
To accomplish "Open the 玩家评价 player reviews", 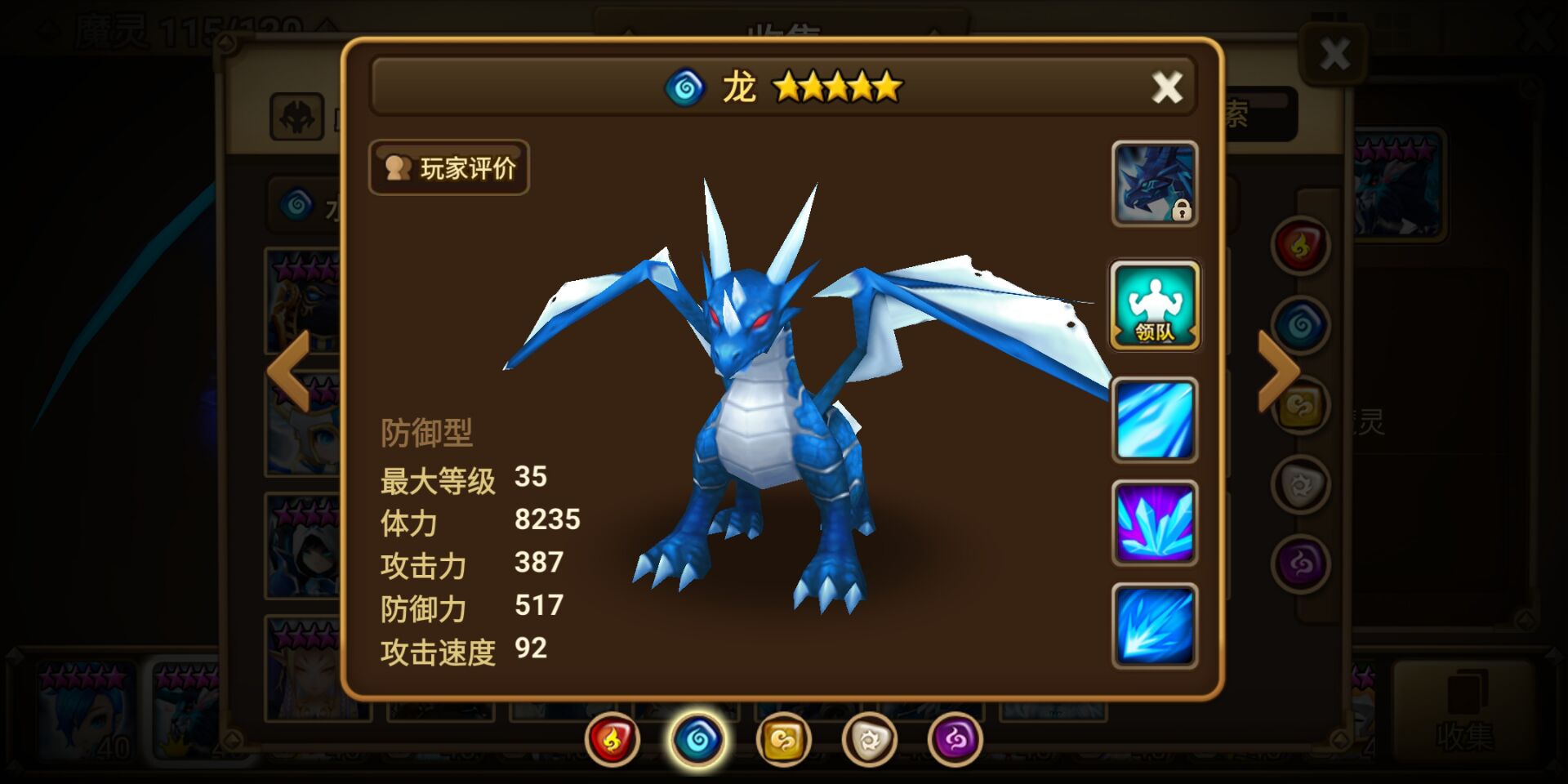I will pyautogui.click(x=449, y=167).
